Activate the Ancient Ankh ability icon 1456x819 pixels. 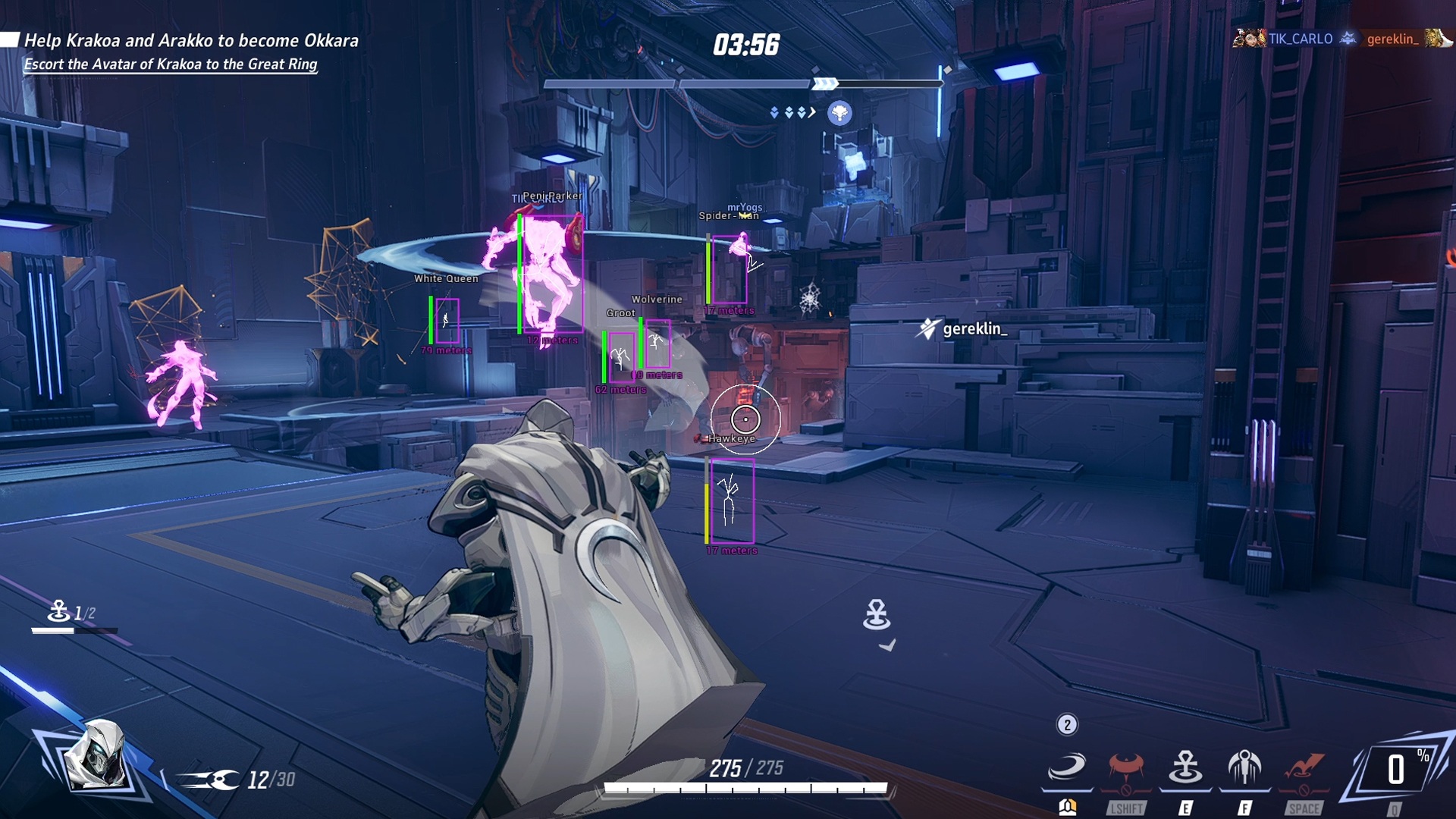pos(1185,767)
